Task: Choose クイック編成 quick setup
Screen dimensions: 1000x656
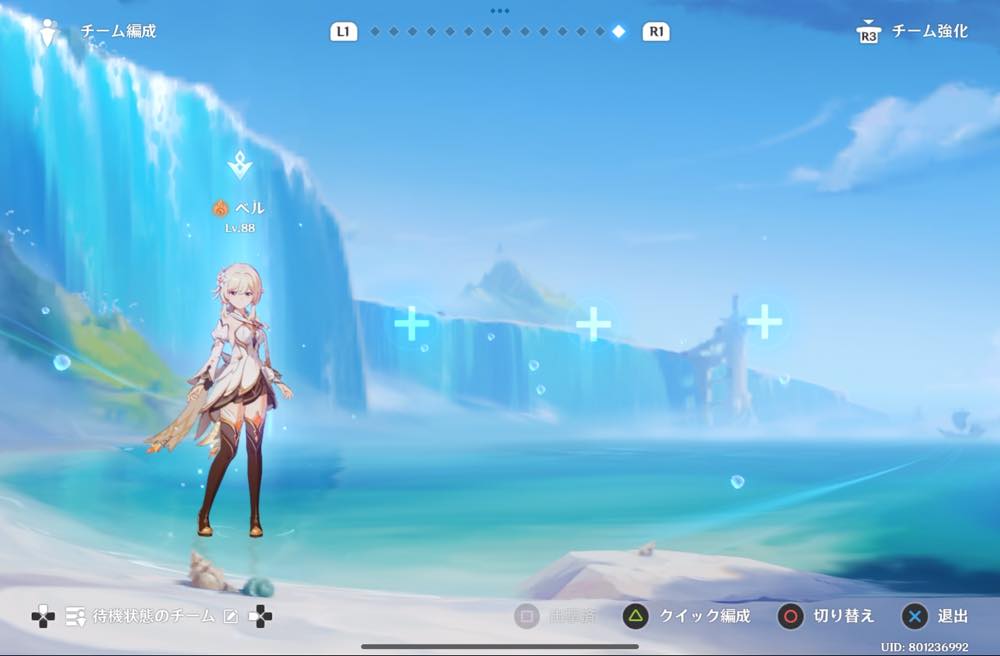Action: [703, 616]
